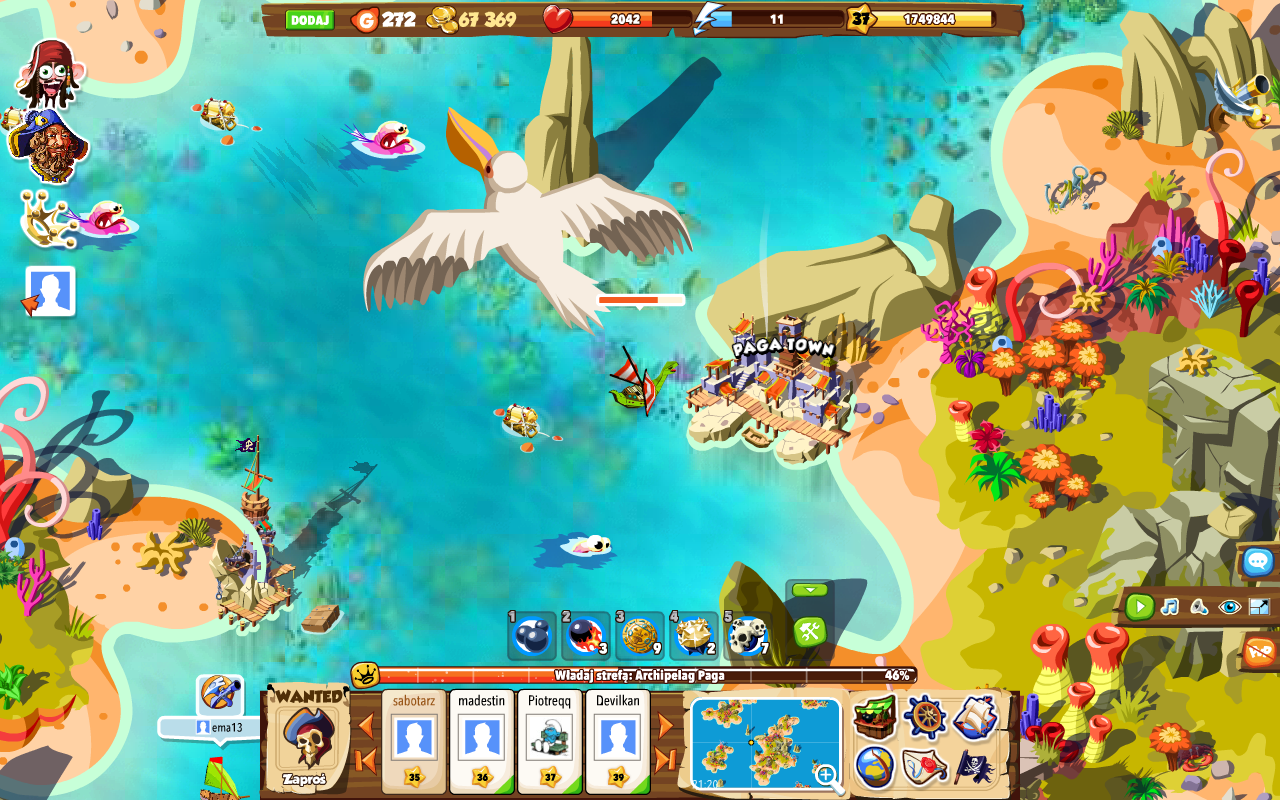Viewport: 1280px width, 800px height.
Task: Toggle the music note button
Action: click(1169, 606)
